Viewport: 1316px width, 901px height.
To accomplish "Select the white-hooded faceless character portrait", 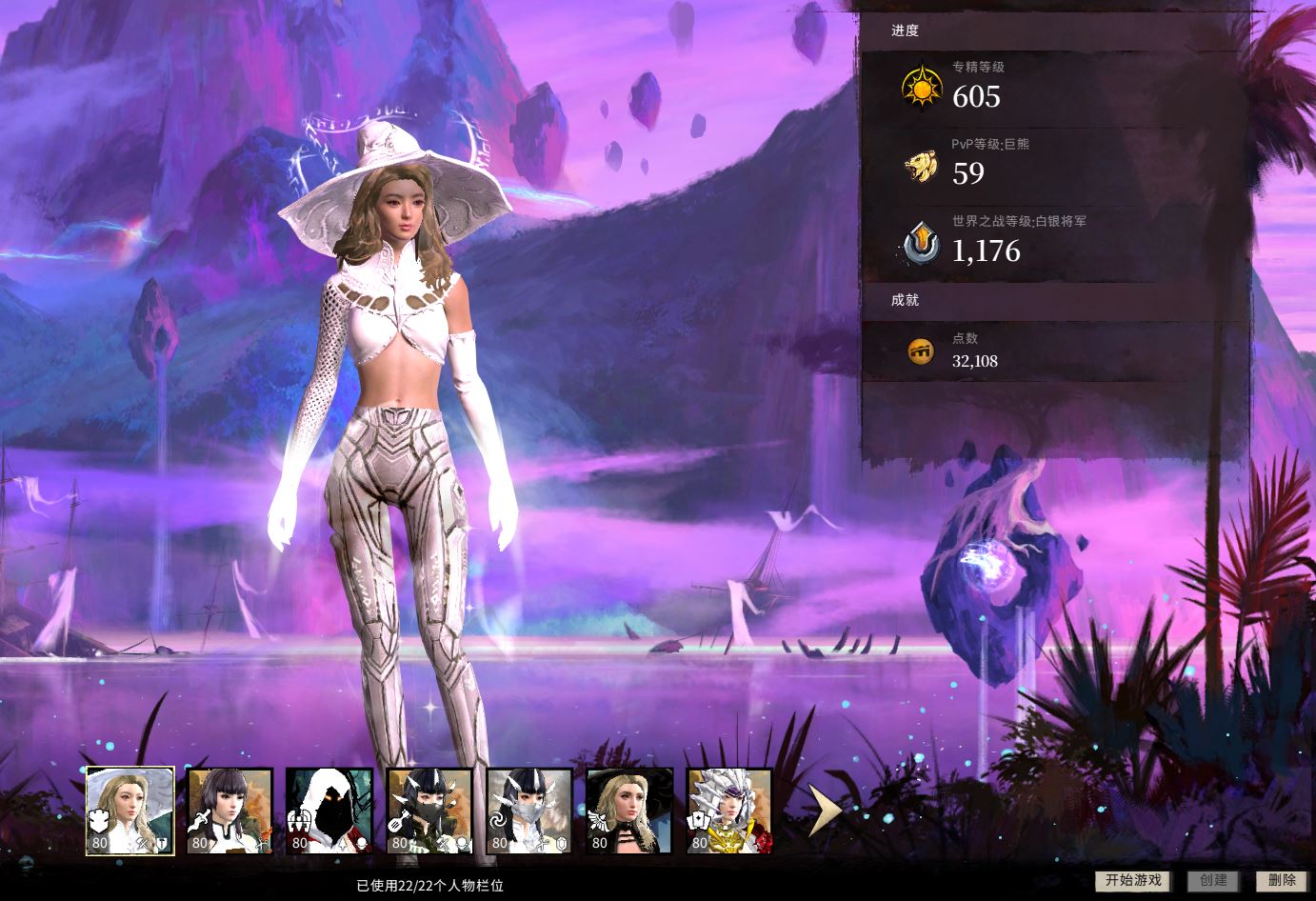I will [329, 811].
